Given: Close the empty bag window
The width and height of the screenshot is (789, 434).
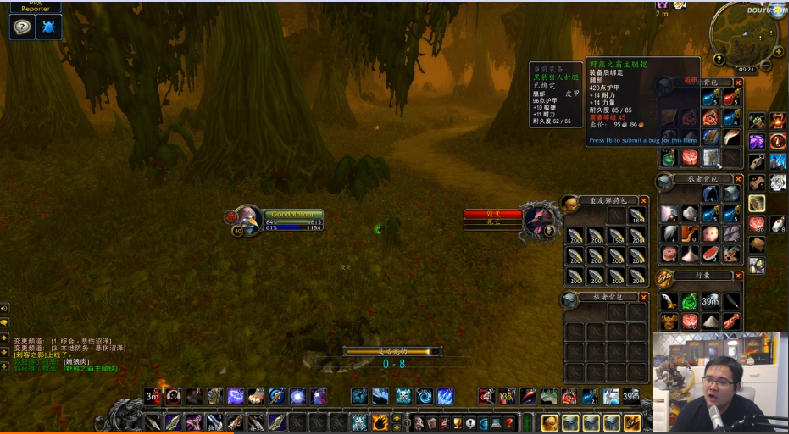Looking at the screenshot, I should coord(643,297).
